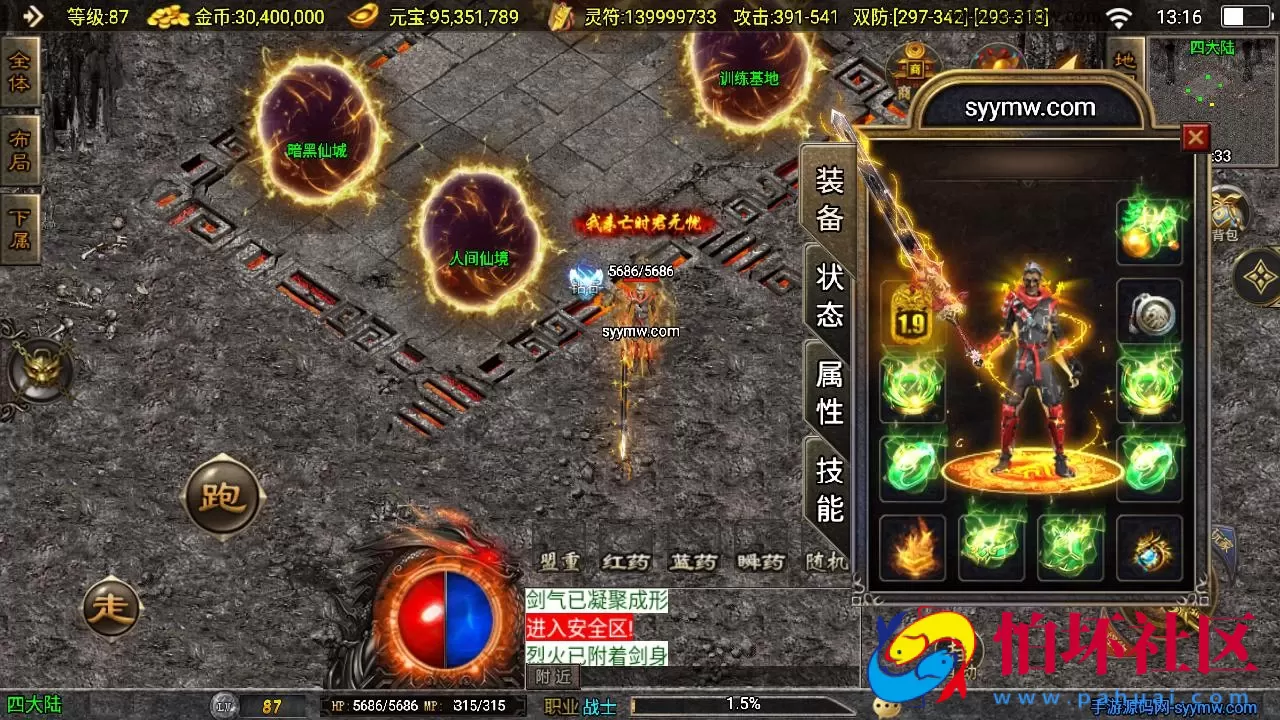This screenshot has width=1280, height=720.
Task: Open the speech bubble chat icon bottom right
Action: tap(884, 708)
